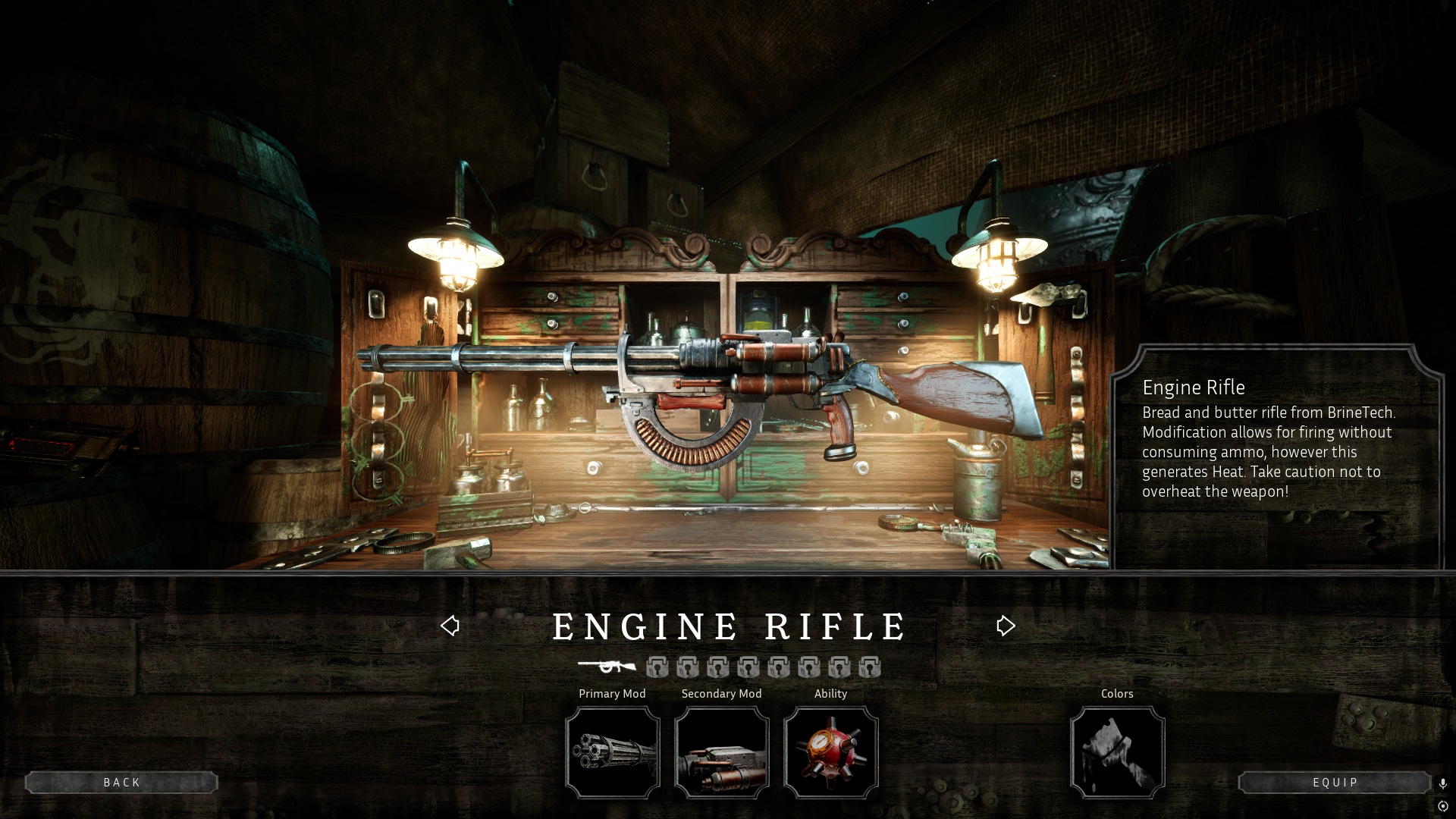Open the Secondary Mod slot
This screenshot has height=819, width=1456.
coord(721,752)
